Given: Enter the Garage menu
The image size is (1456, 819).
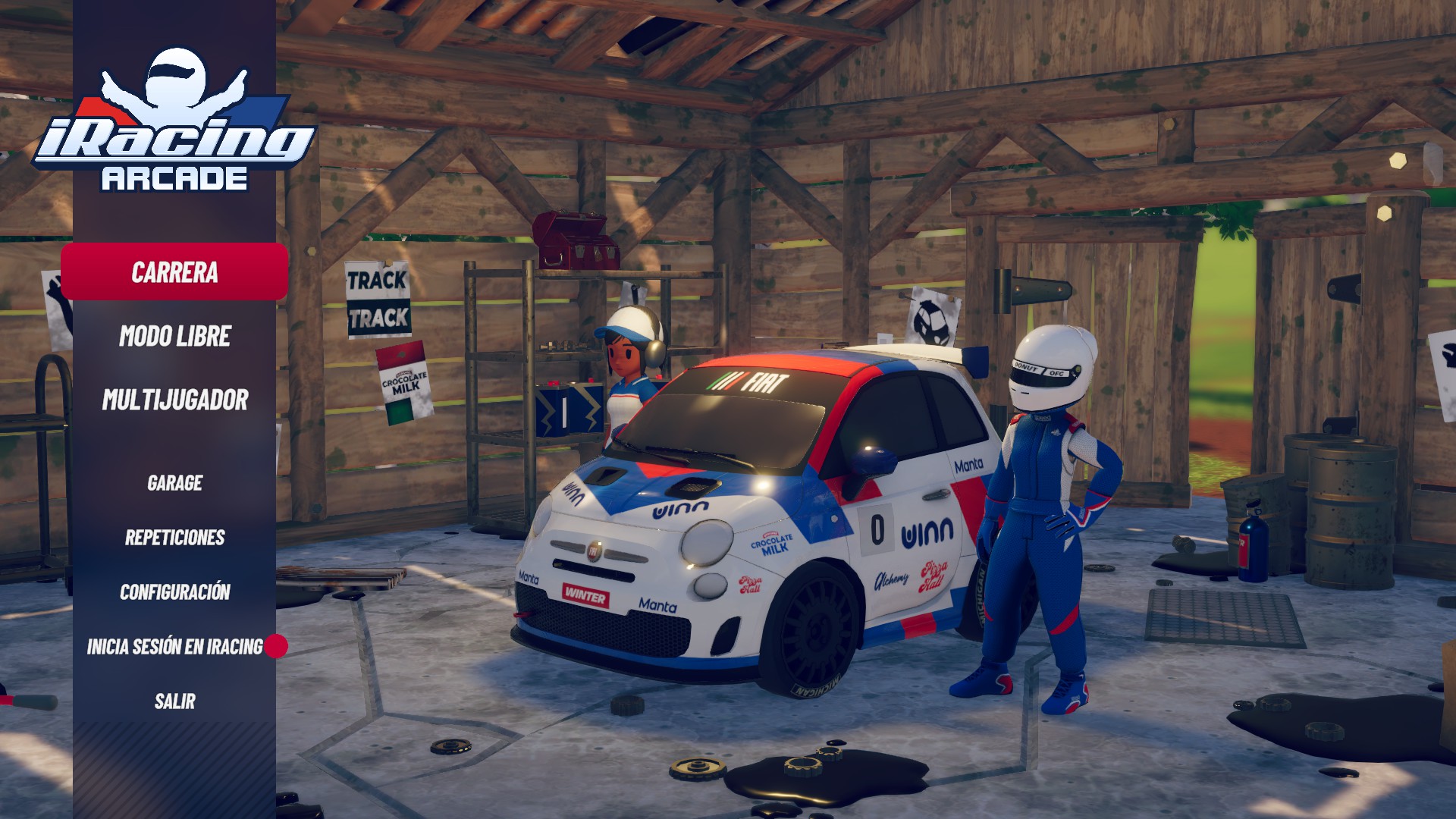Looking at the screenshot, I should point(174,483).
